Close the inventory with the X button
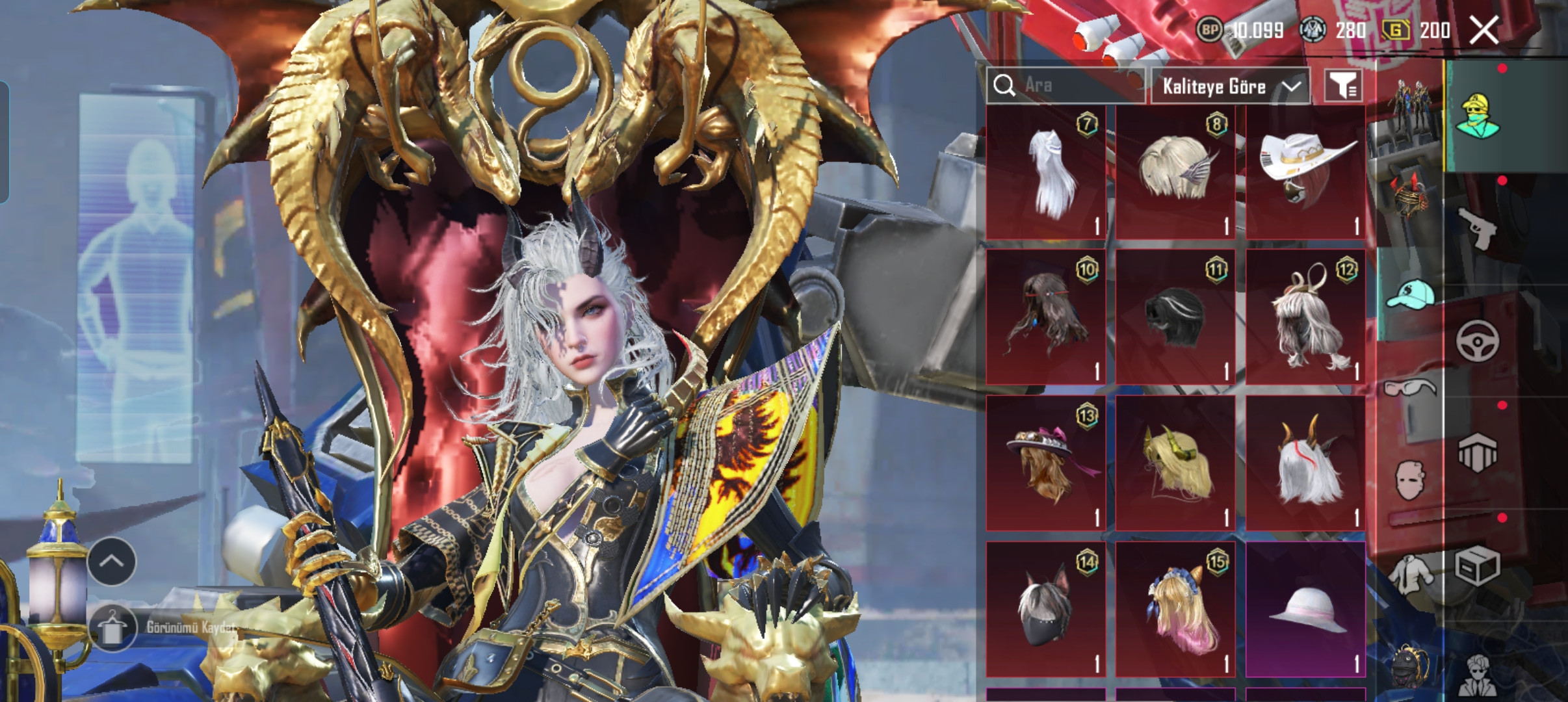This screenshot has height=702, width=1568. tap(1483, 30)
